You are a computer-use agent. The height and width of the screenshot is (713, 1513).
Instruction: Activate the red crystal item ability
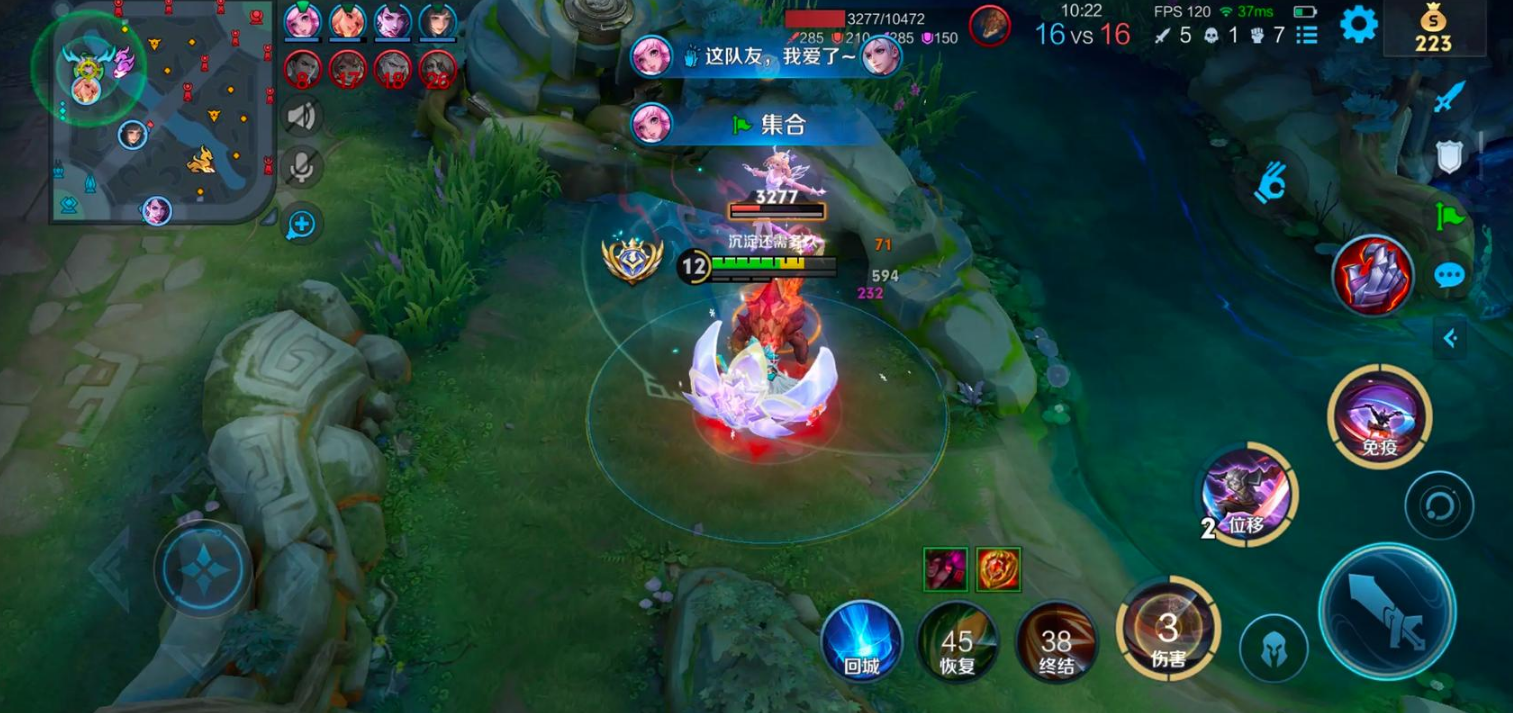1372,275
